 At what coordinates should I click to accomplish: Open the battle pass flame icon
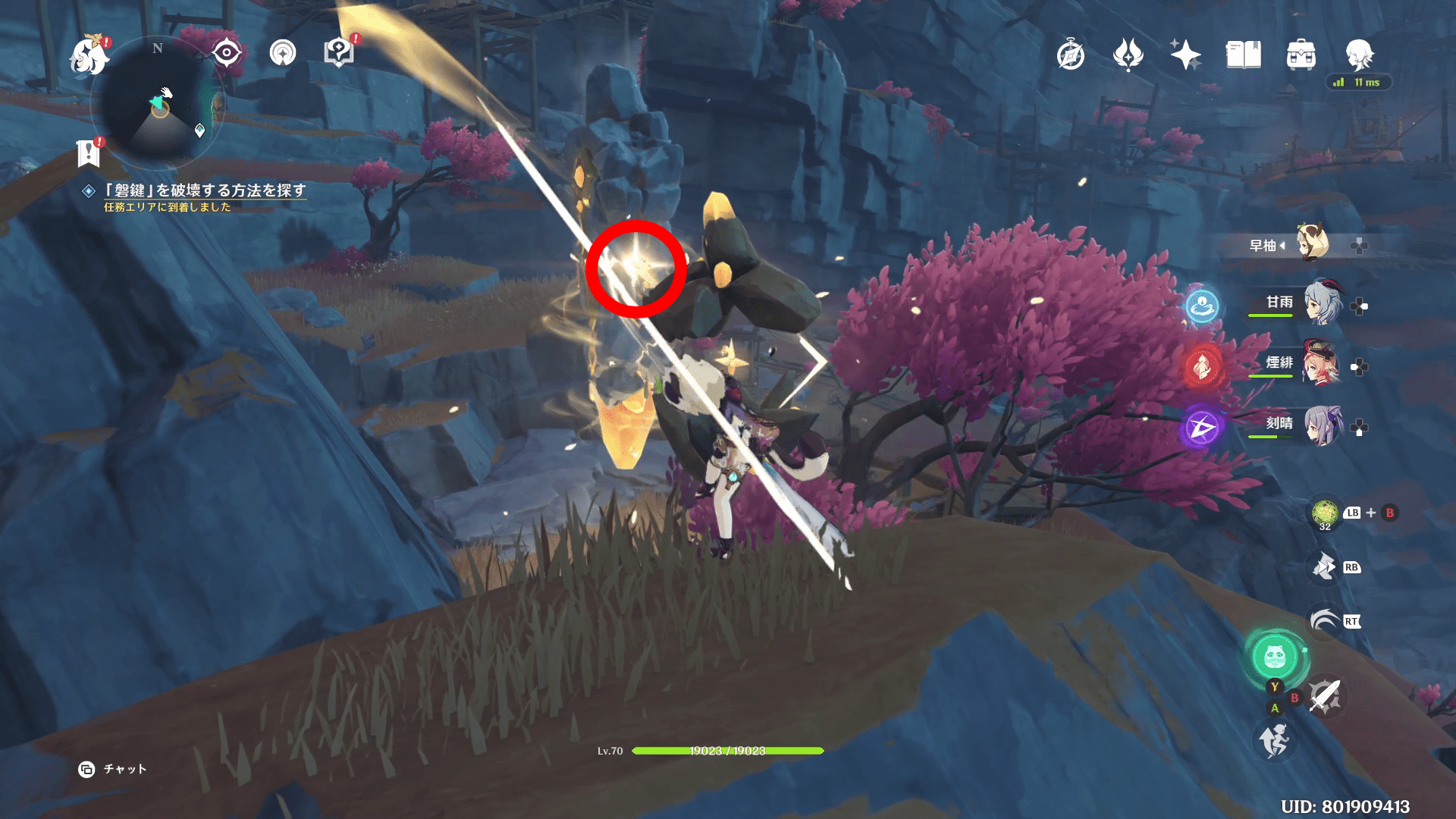coord(1128,55)
